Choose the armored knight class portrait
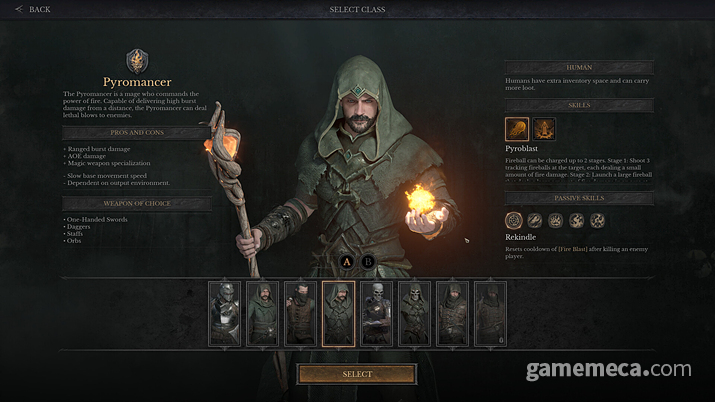Screen dimensions: 715x402 click(x=225, y=313)
